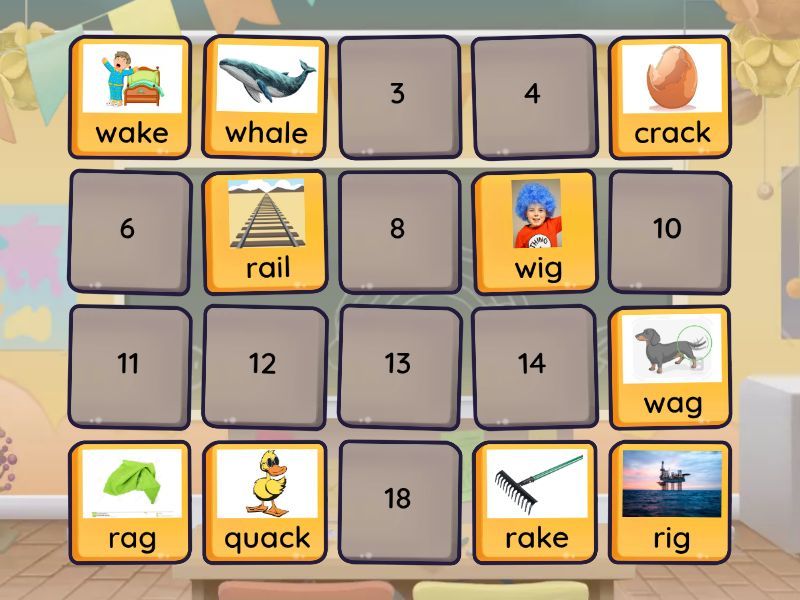Turn over tile number 12
This screenshot has width=800, height=600.
point(263,366)
